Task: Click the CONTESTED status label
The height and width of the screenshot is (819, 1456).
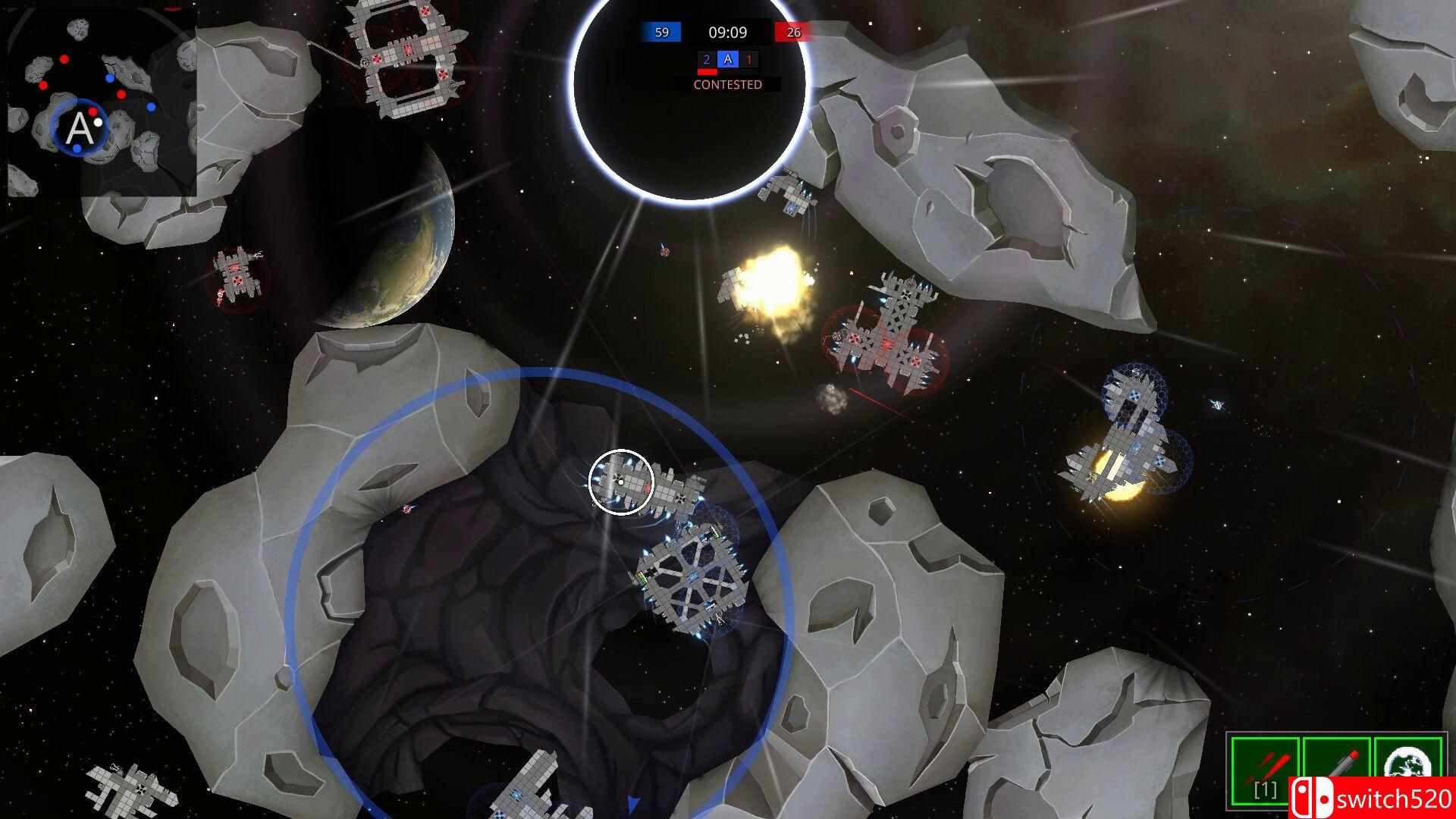Action: (x=726, y=85)
